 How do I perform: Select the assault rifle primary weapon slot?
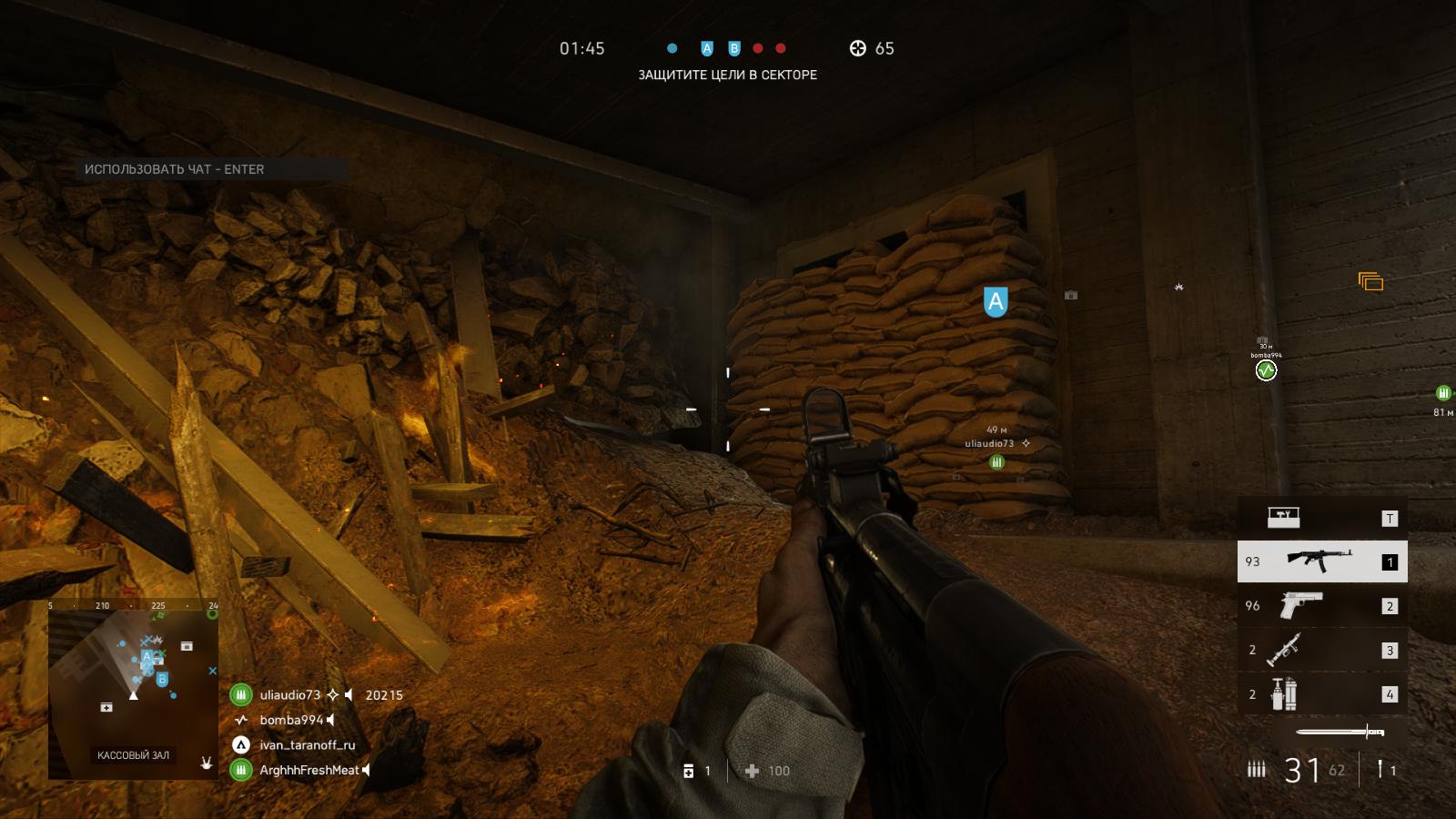pyautogui.click(x=1321, y=561)
